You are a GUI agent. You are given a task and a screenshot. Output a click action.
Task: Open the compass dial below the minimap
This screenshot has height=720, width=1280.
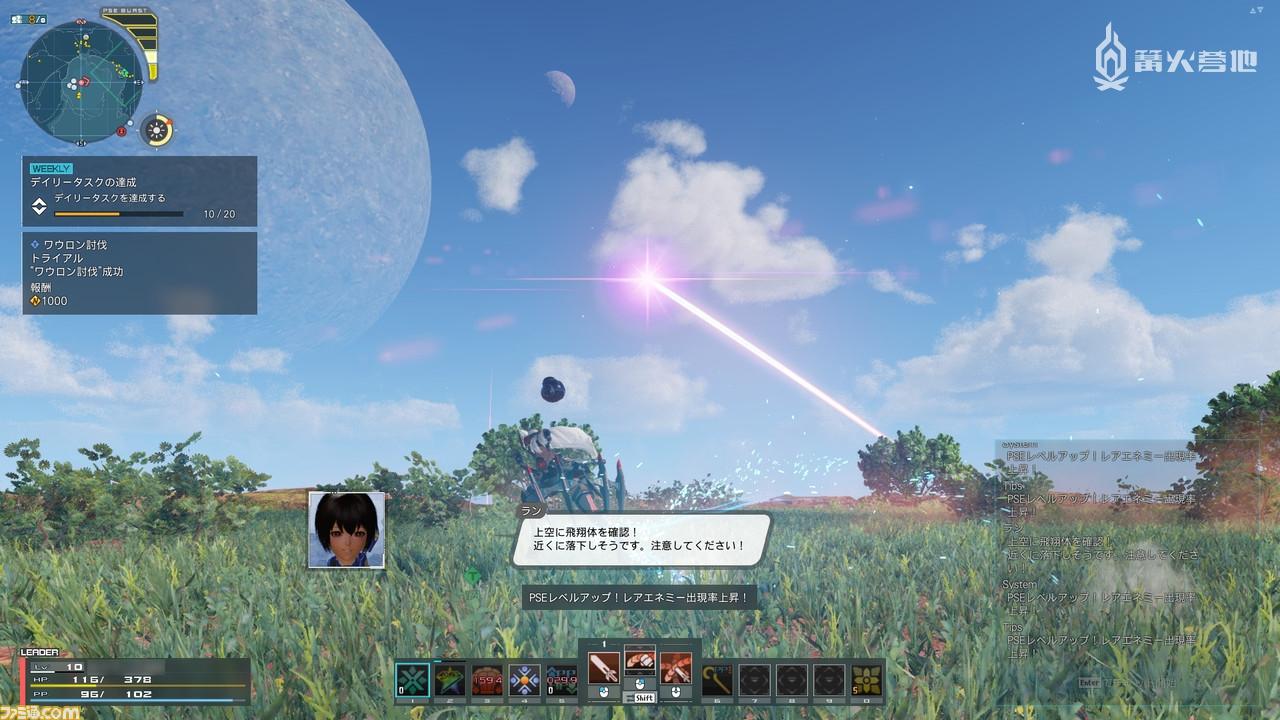click(x=156, y=129)
